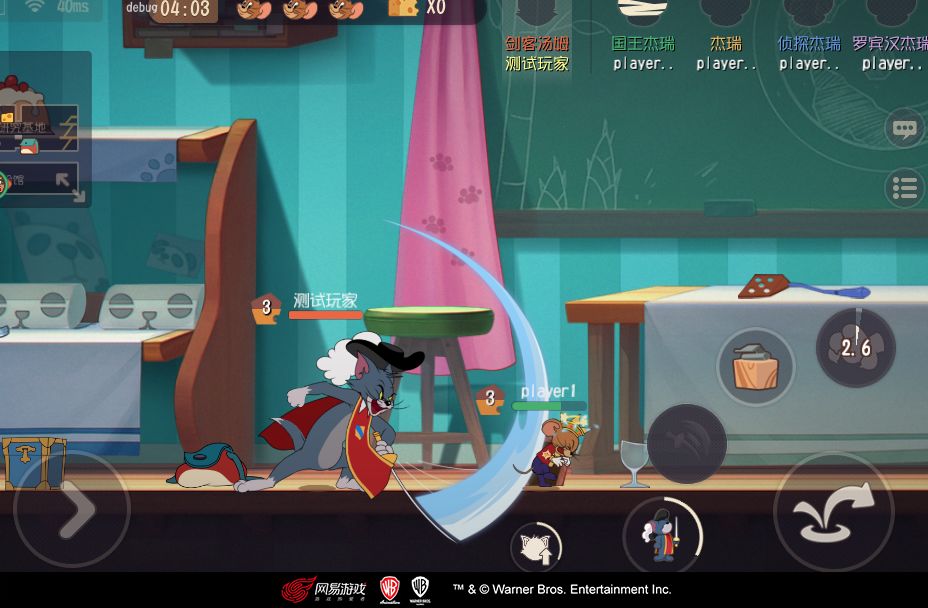This screenshot has width=928, height=608.
Task: Trigger the claw skill on 2.6 cooldown
Action: [855, 347]
